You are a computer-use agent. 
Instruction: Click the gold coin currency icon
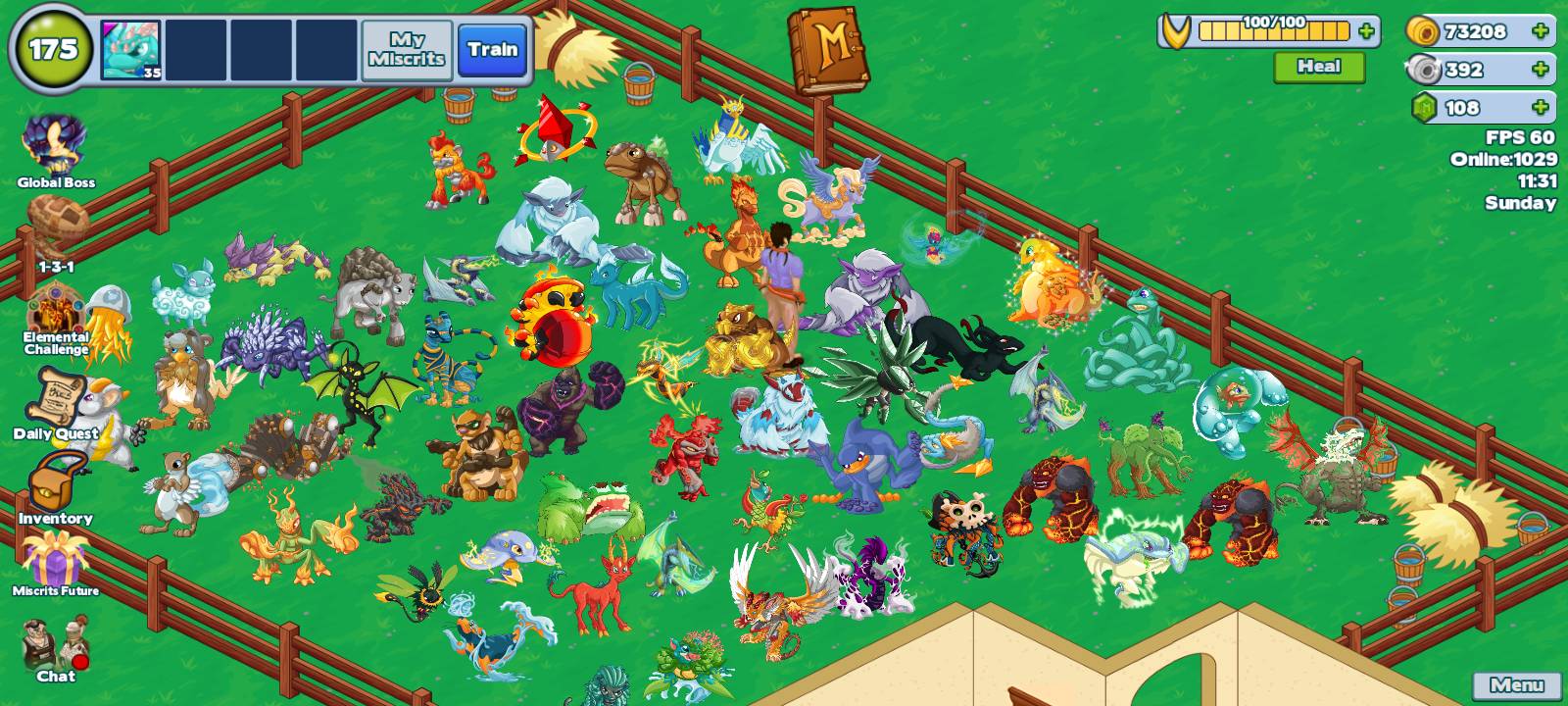point(1423,31)
